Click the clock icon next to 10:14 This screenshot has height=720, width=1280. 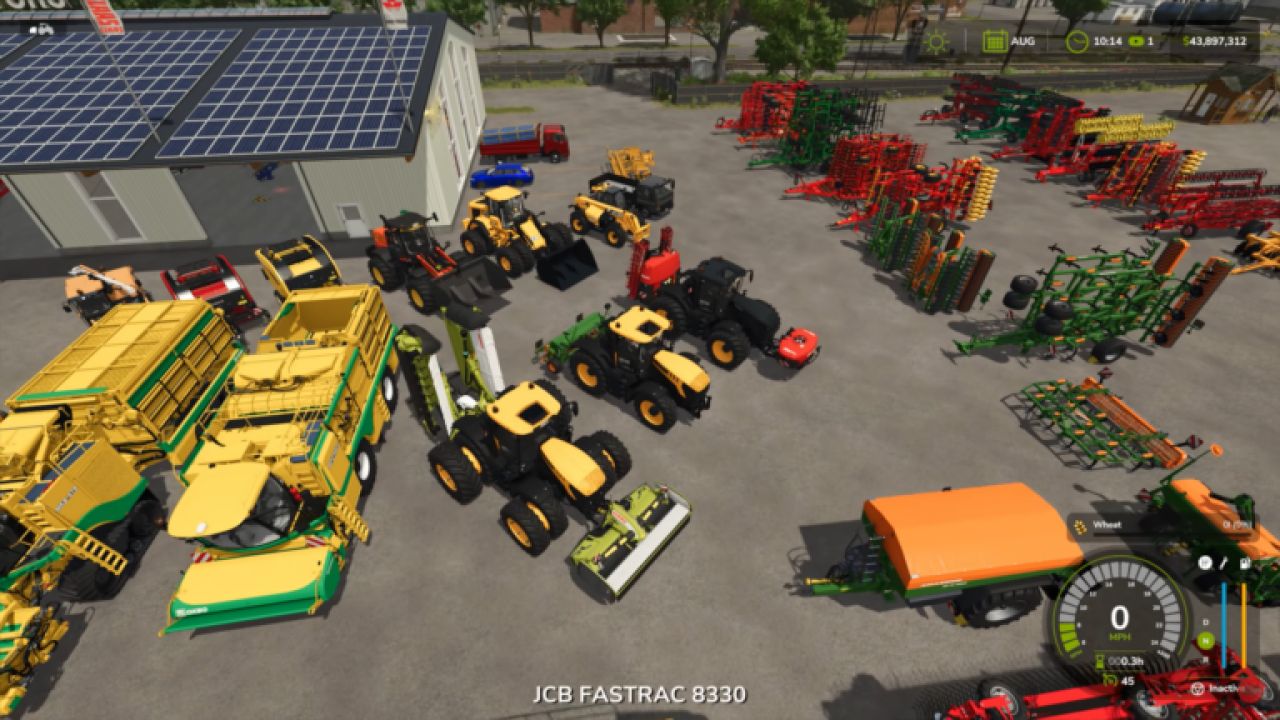(x=1076, y=42)
